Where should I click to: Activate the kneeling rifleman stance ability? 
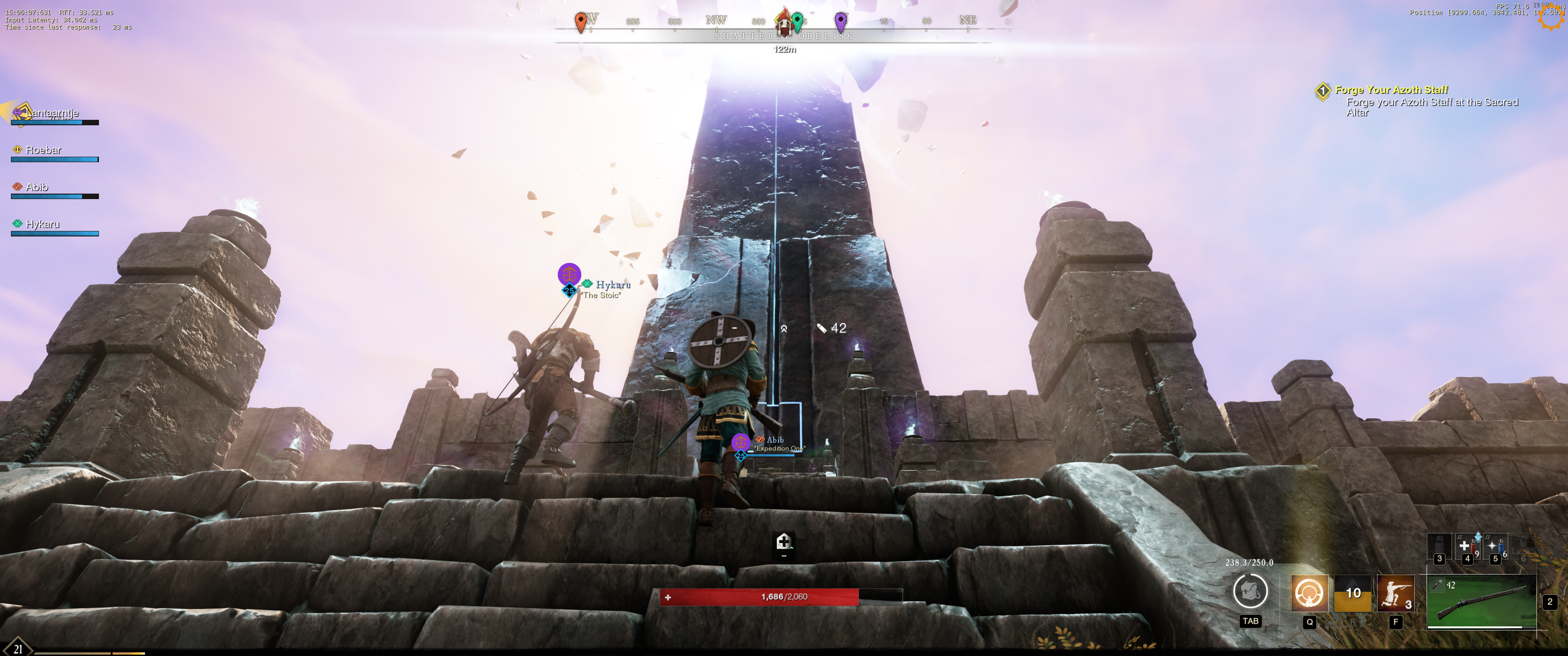pos(1394,593)
